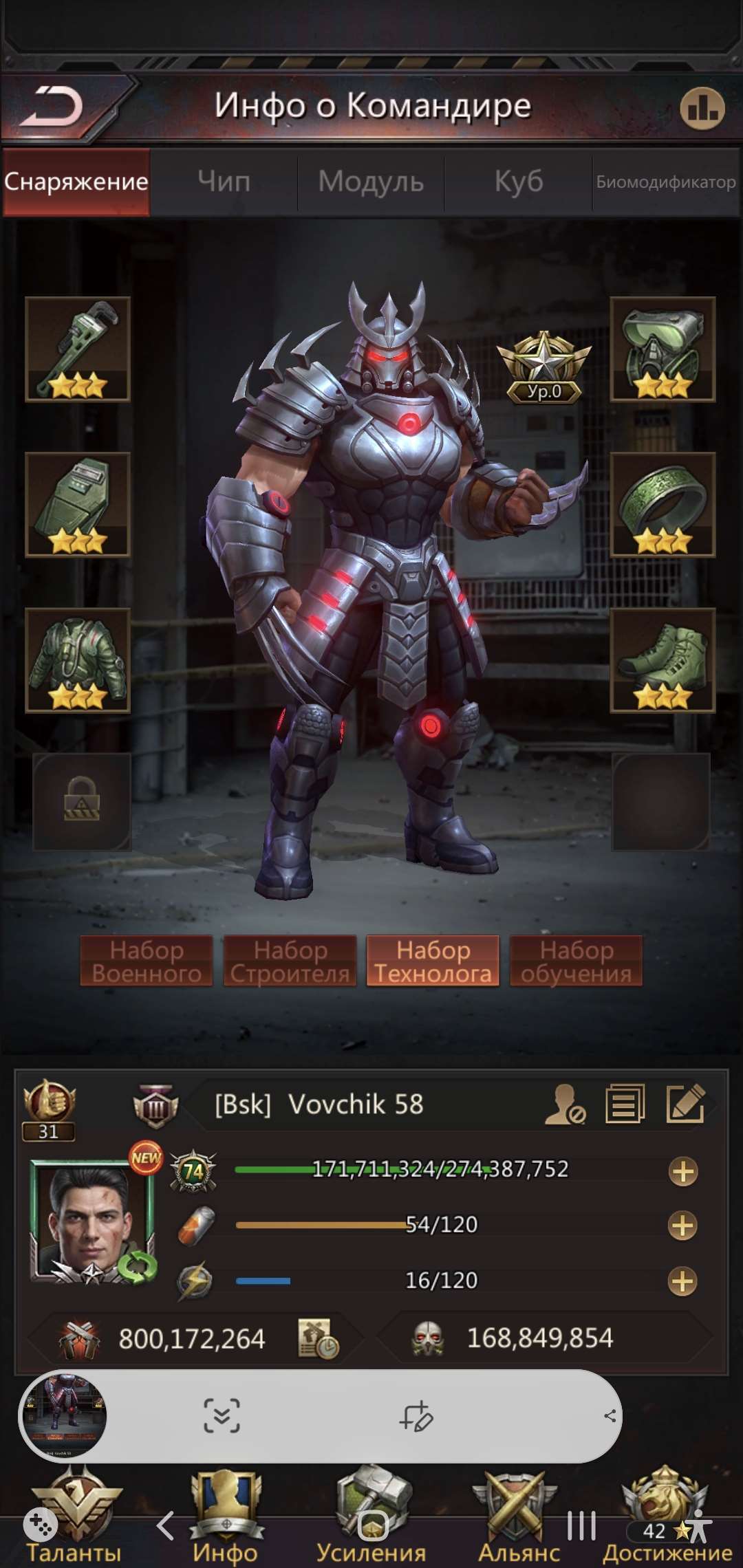Edit the commander name with pencil icon
The width and height of the screenshot is (743, 1568).
(x=685, y=1104)
